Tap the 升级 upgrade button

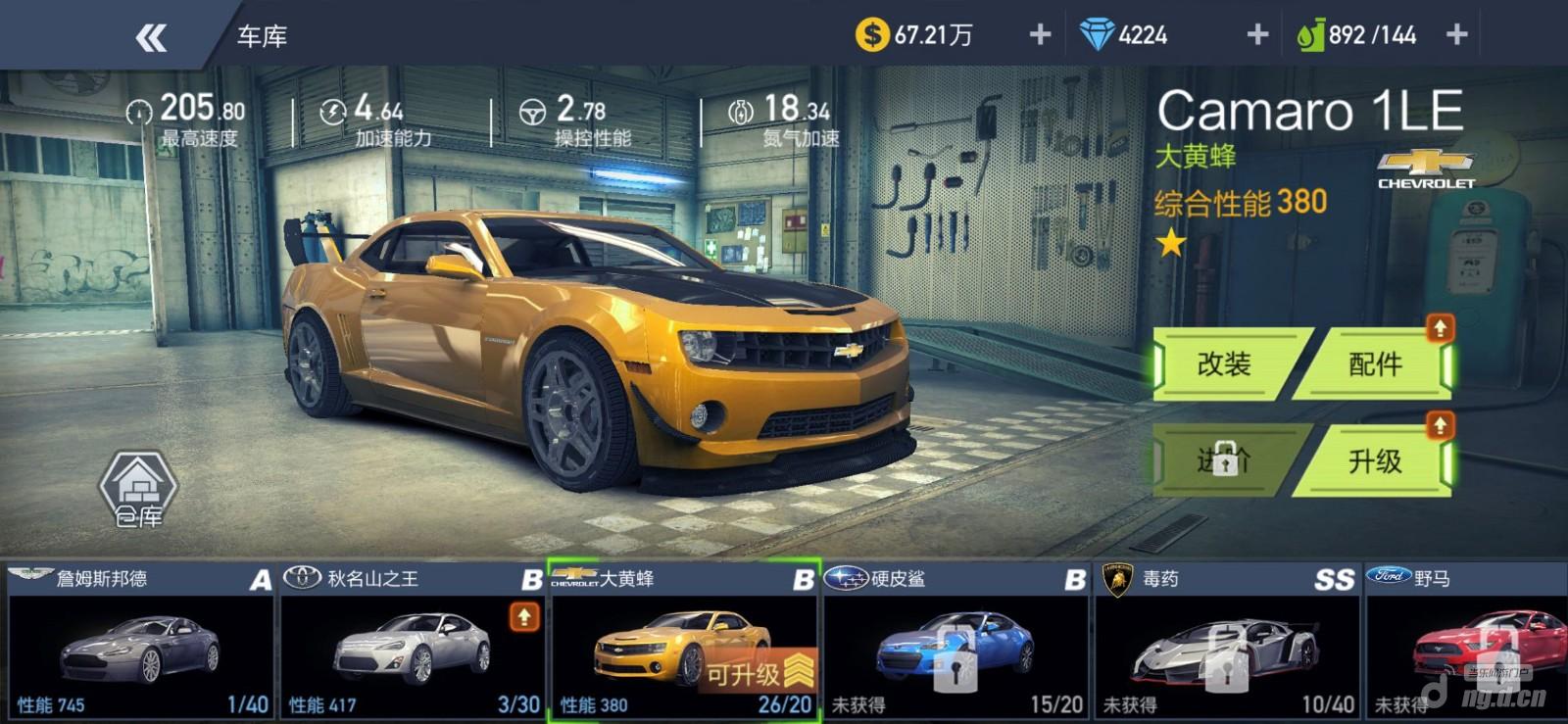click(x=1374, y=461)
